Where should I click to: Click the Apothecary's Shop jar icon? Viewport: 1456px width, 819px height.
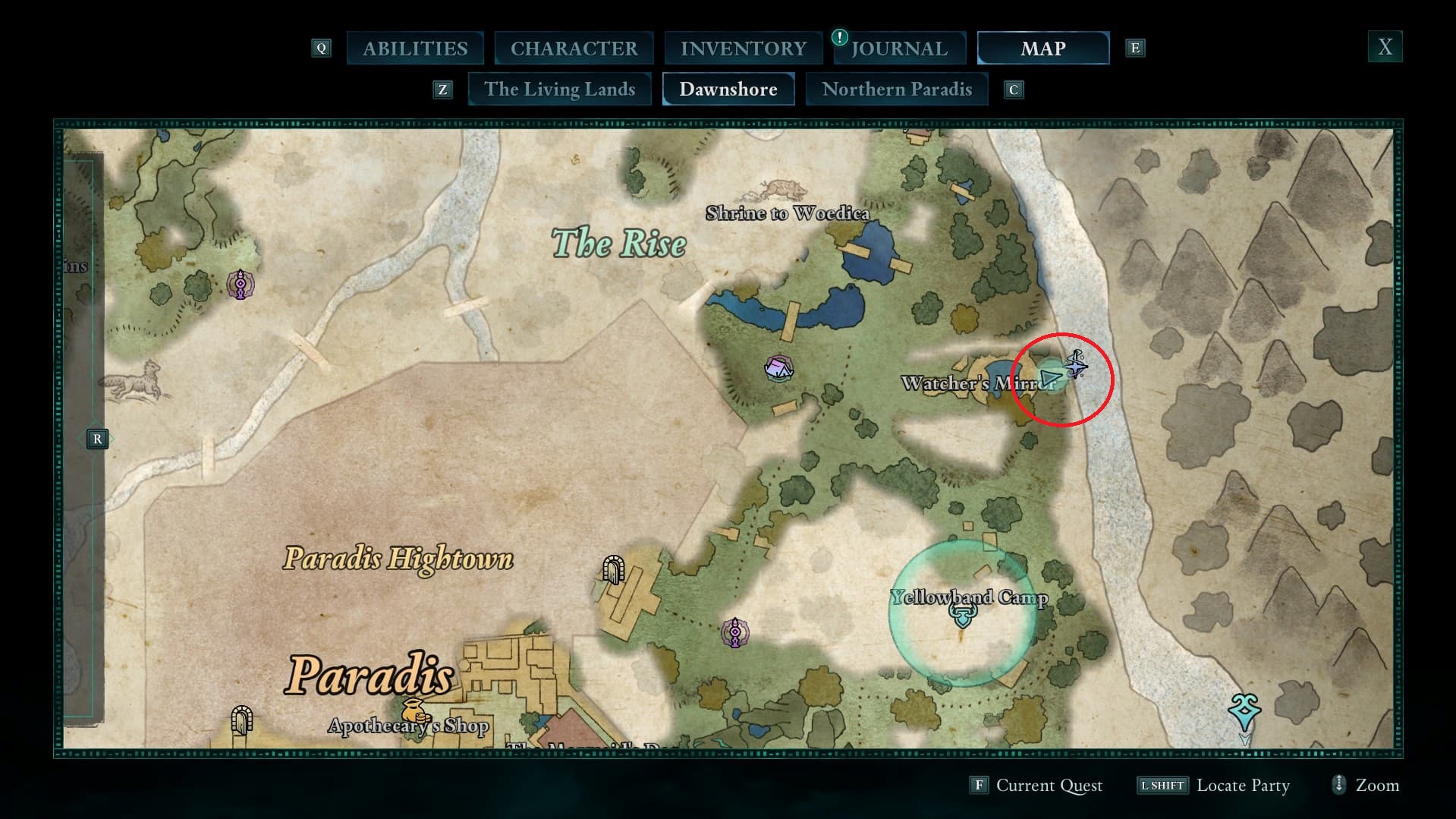(x=414, y=708)
